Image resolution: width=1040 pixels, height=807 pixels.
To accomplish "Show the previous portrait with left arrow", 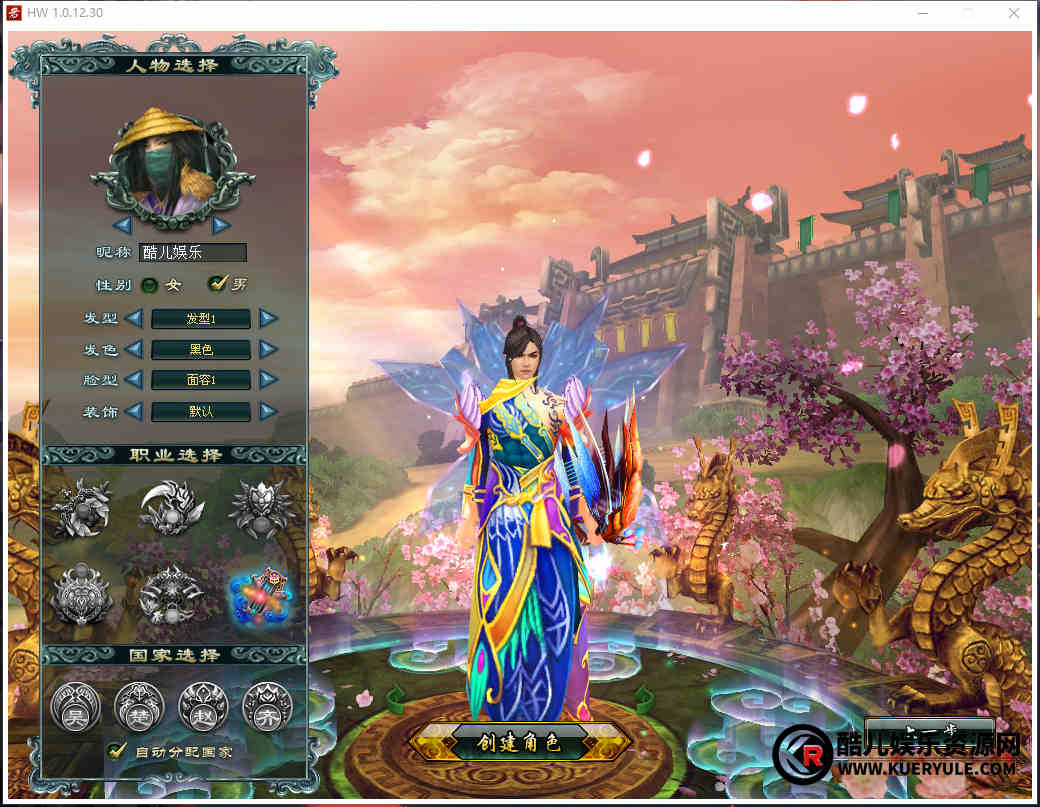I will pos(122,225).
